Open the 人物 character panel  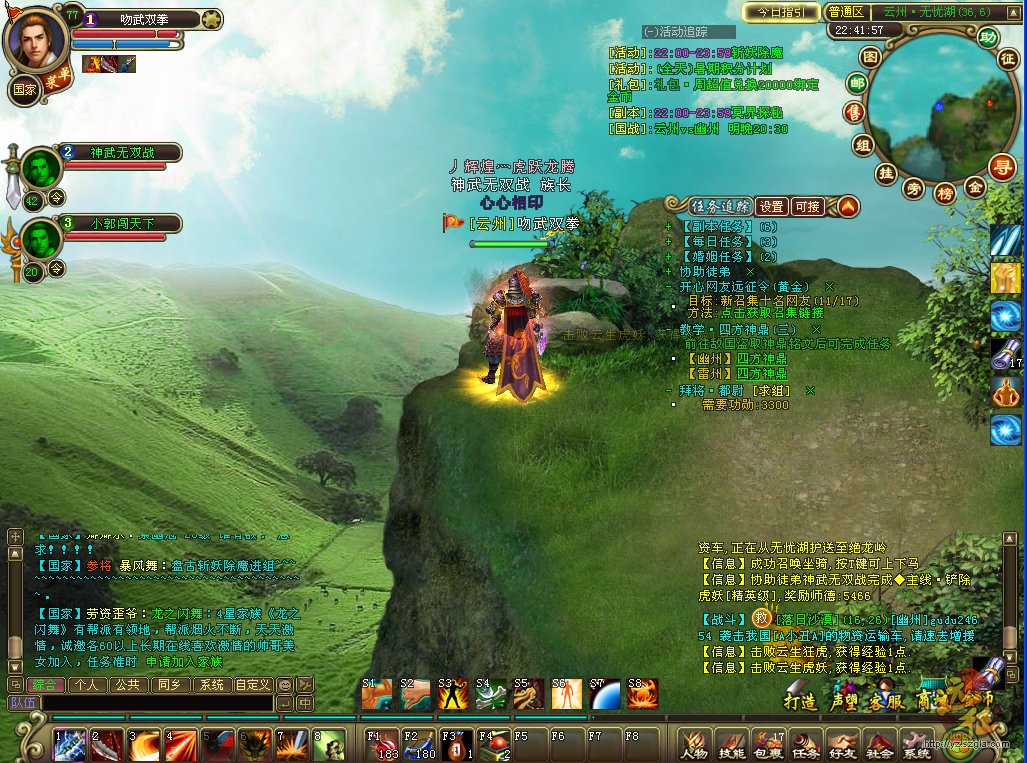tap(694, 745)
